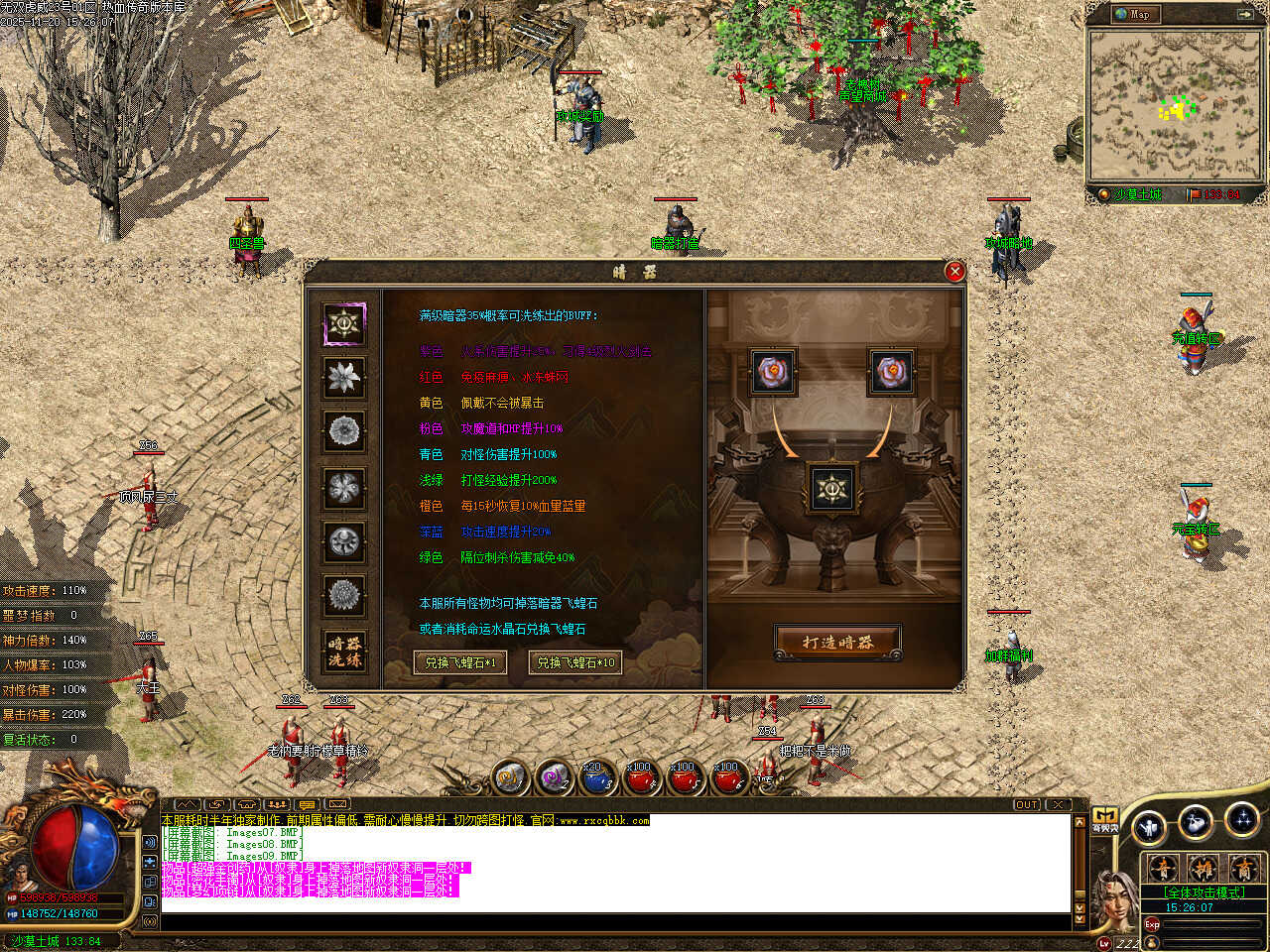Click the X button on the chat bar
The image size is (1270, 952).
[1059, 804]
